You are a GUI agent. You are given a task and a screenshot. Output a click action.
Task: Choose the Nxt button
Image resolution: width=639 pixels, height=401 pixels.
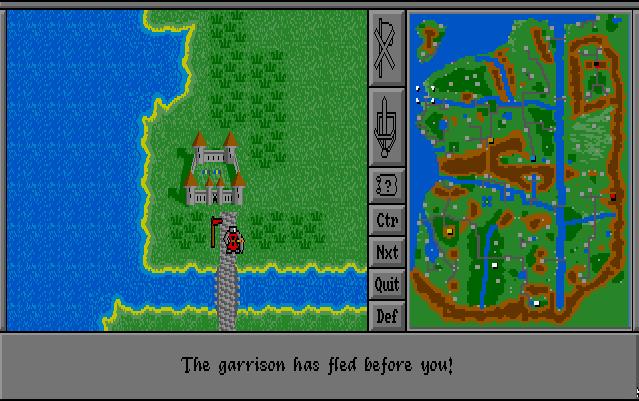click(x=386, y=252)
